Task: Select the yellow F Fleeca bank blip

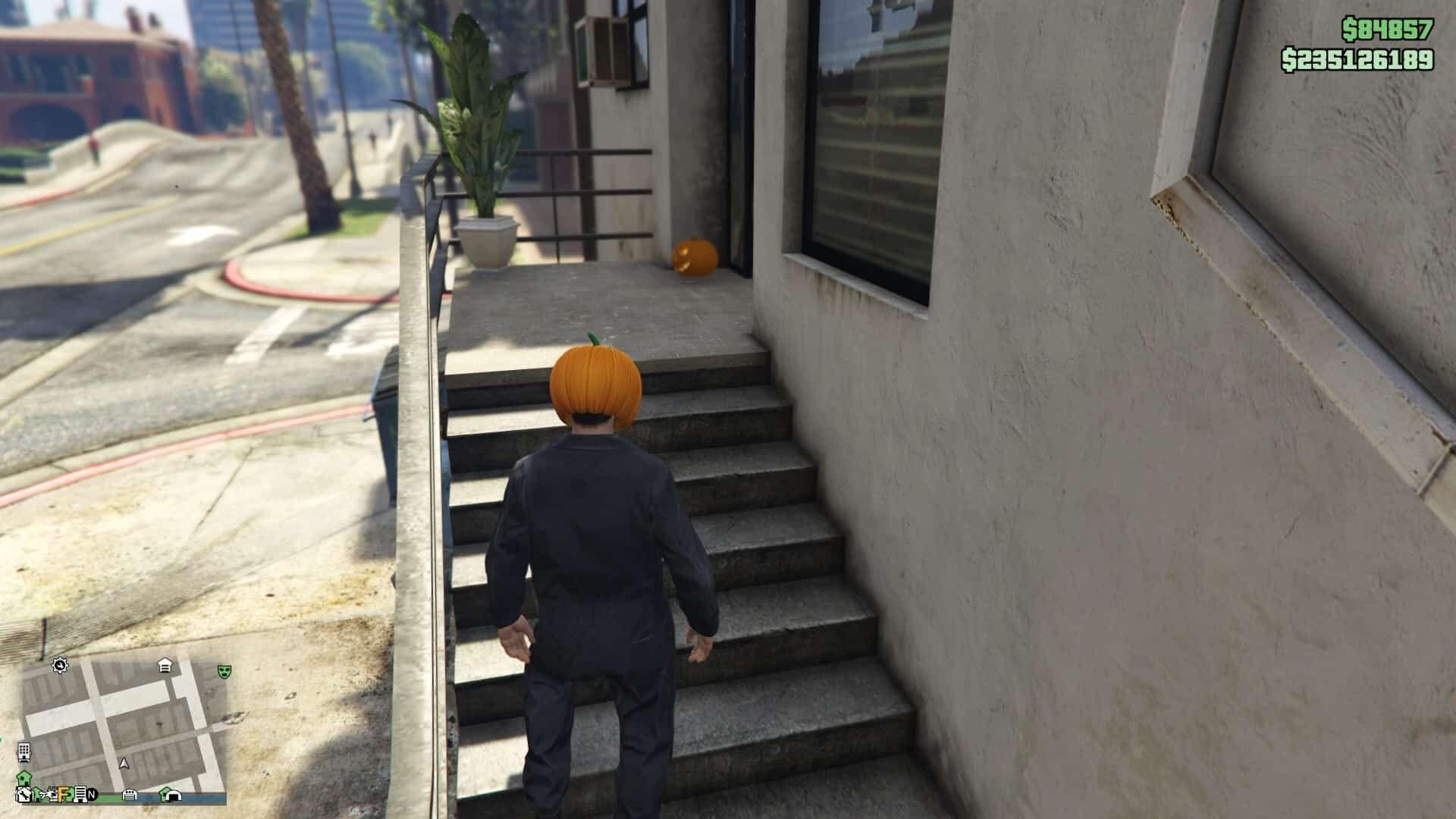Action: tap(64, 794)
